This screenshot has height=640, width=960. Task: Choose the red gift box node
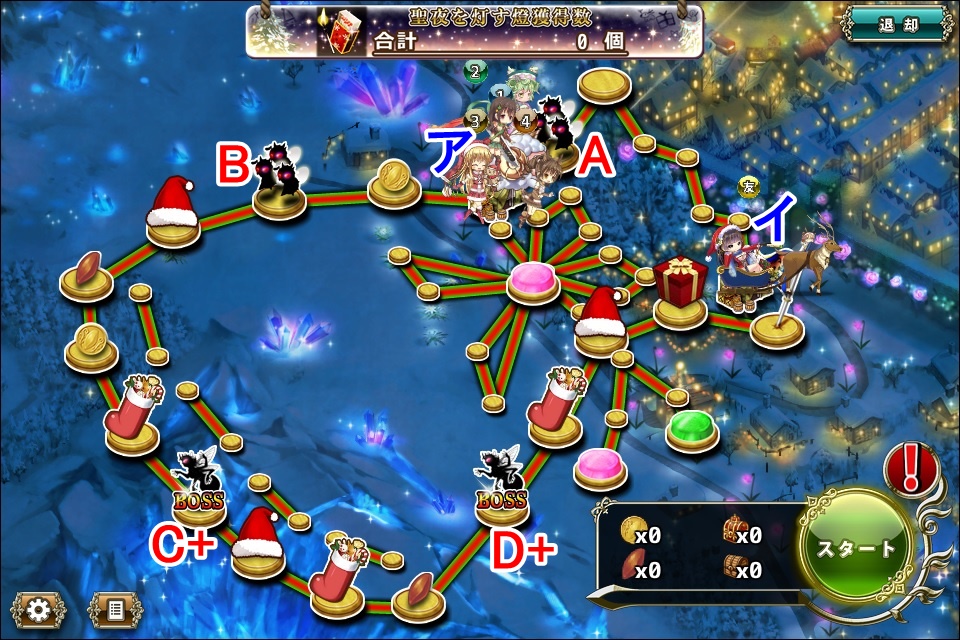click(x=681, y=290)
